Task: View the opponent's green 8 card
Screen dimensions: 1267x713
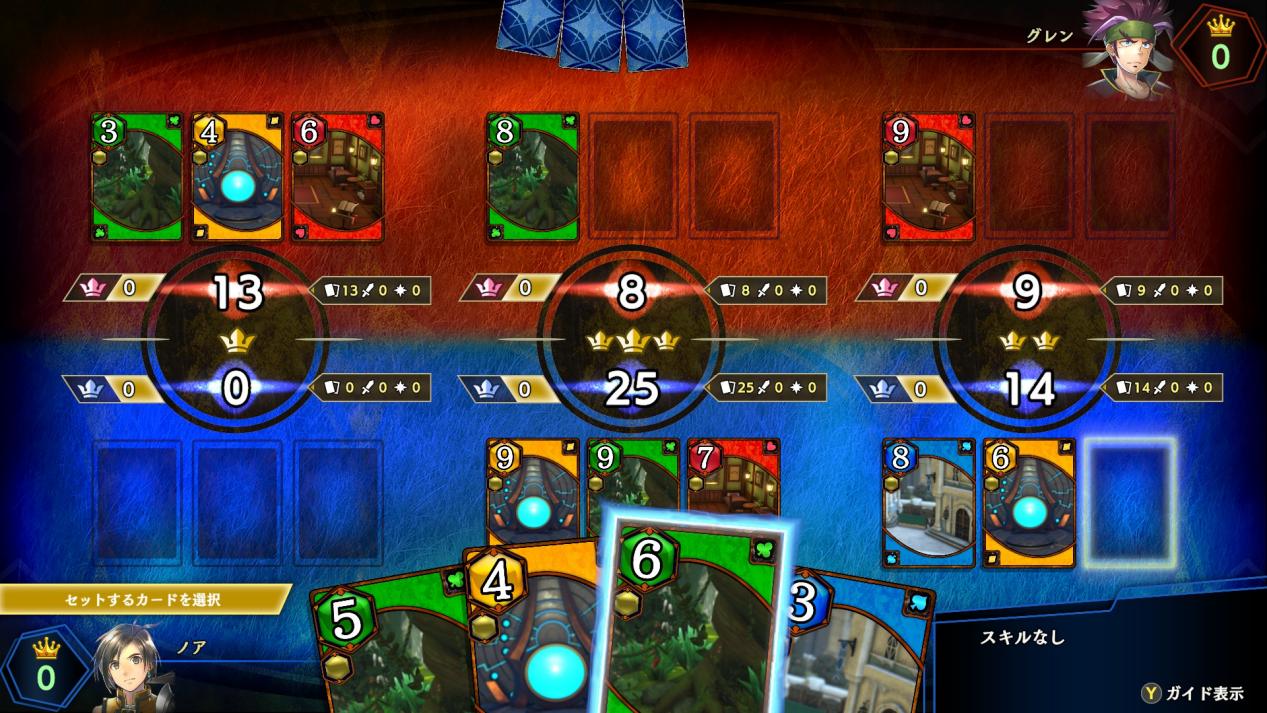Action: [532, 177]
